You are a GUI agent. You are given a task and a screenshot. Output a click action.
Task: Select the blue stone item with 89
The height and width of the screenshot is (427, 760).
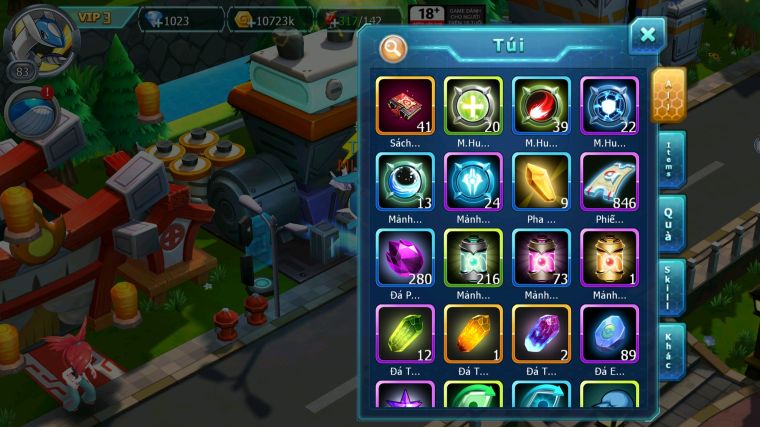(609, 333)
